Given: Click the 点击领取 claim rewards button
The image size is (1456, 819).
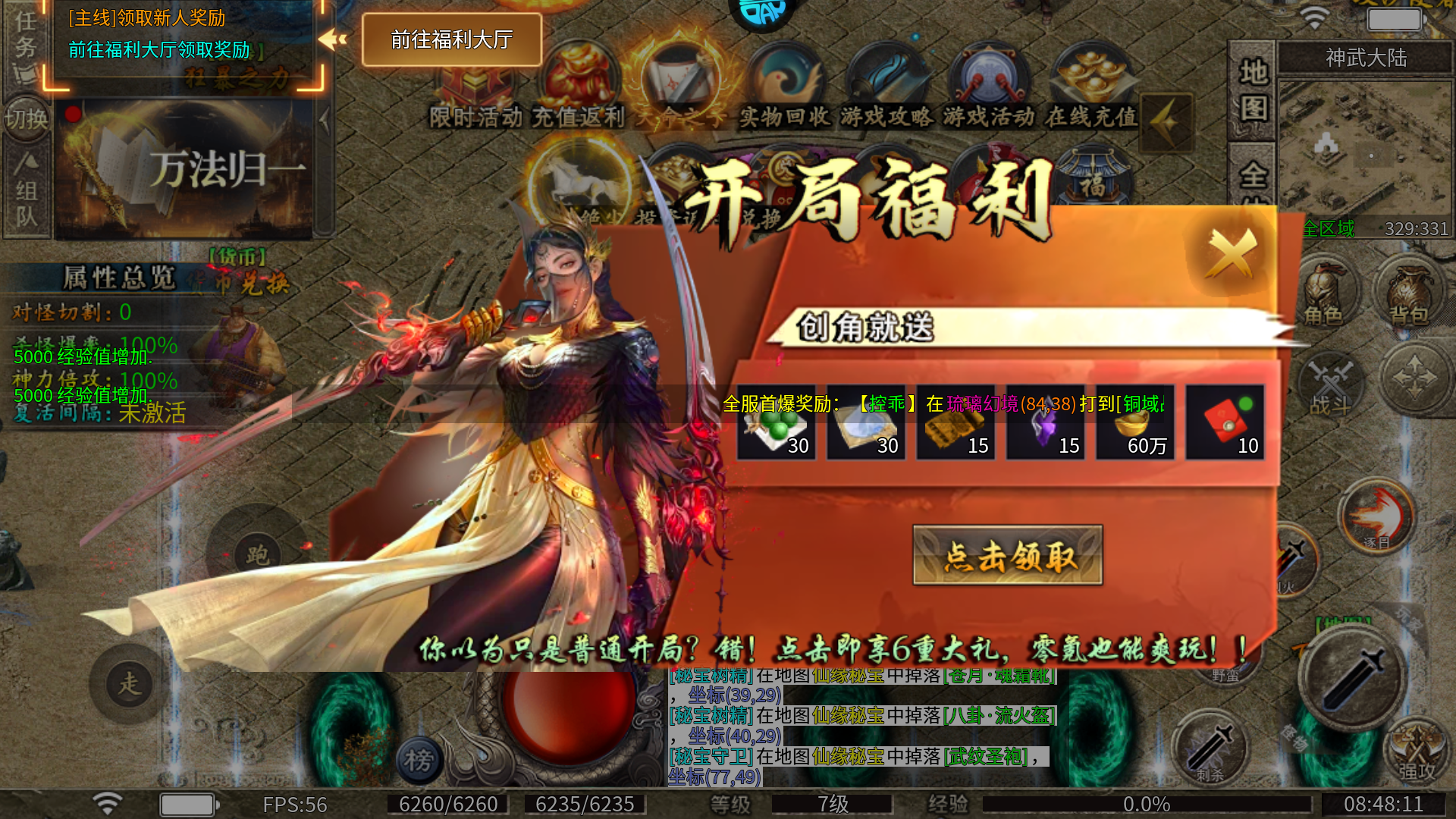Looking at the screenshot, I should (1009, 554).
